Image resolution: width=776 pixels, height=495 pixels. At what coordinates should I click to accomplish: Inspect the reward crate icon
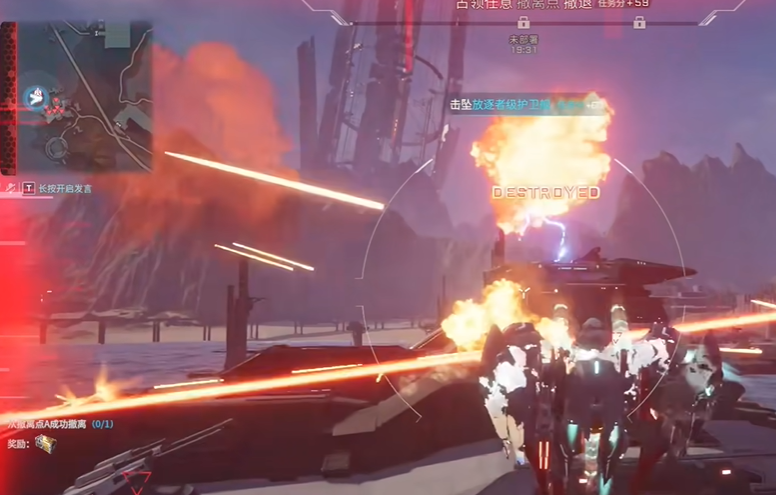pyautogui.click(x=46, y=444)
